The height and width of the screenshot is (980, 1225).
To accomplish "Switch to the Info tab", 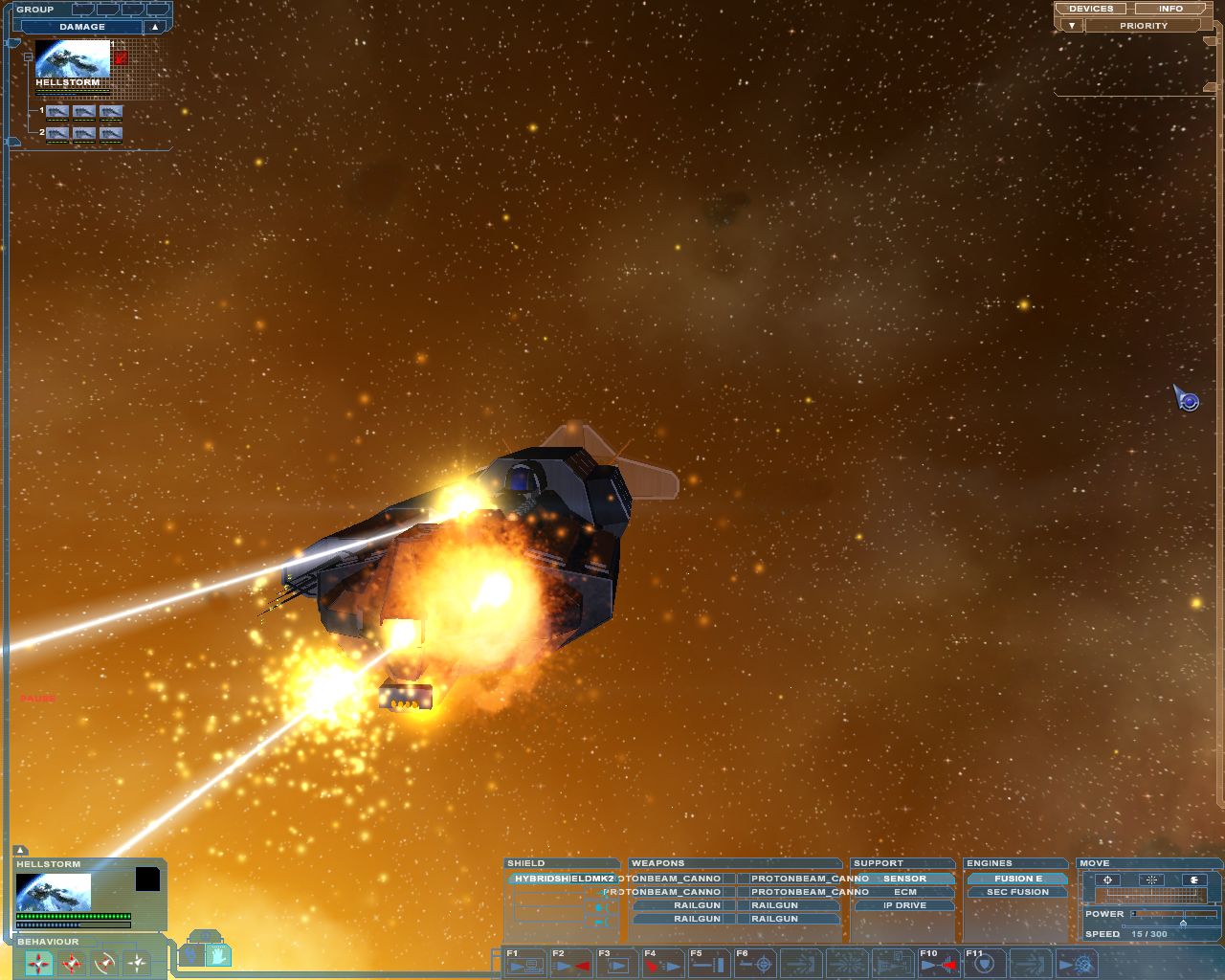I will click(x=1170, y=9).
